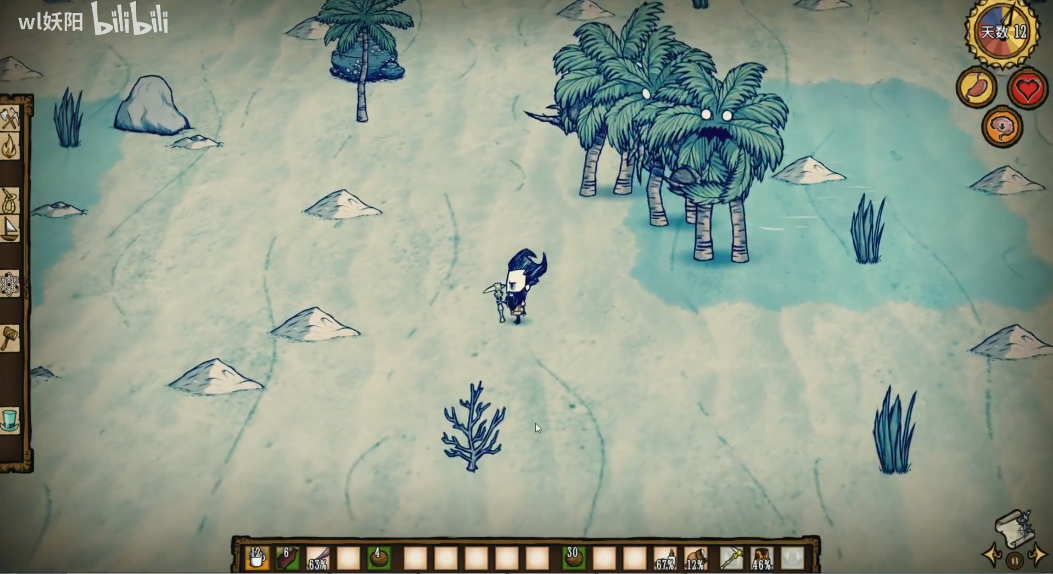Select the 67% durability item slot
This screenshot has width=1053, height=574.
(x=665, y=558)
